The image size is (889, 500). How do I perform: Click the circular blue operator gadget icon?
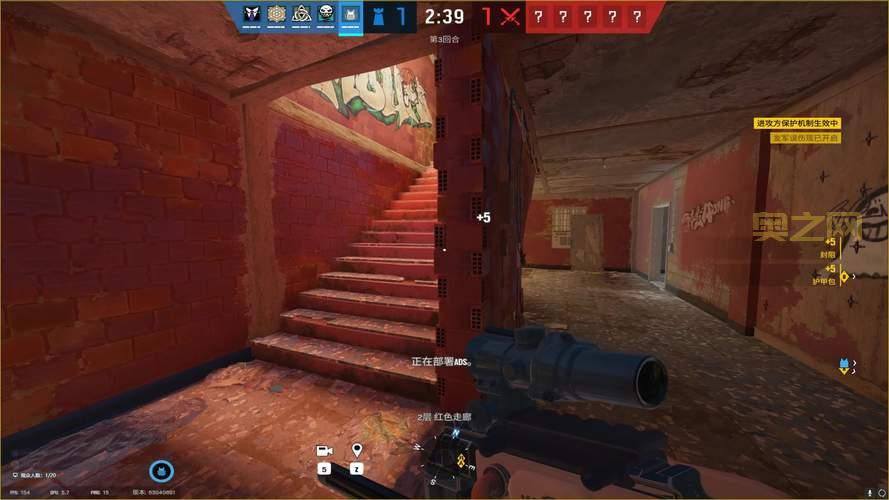point(160,470)
